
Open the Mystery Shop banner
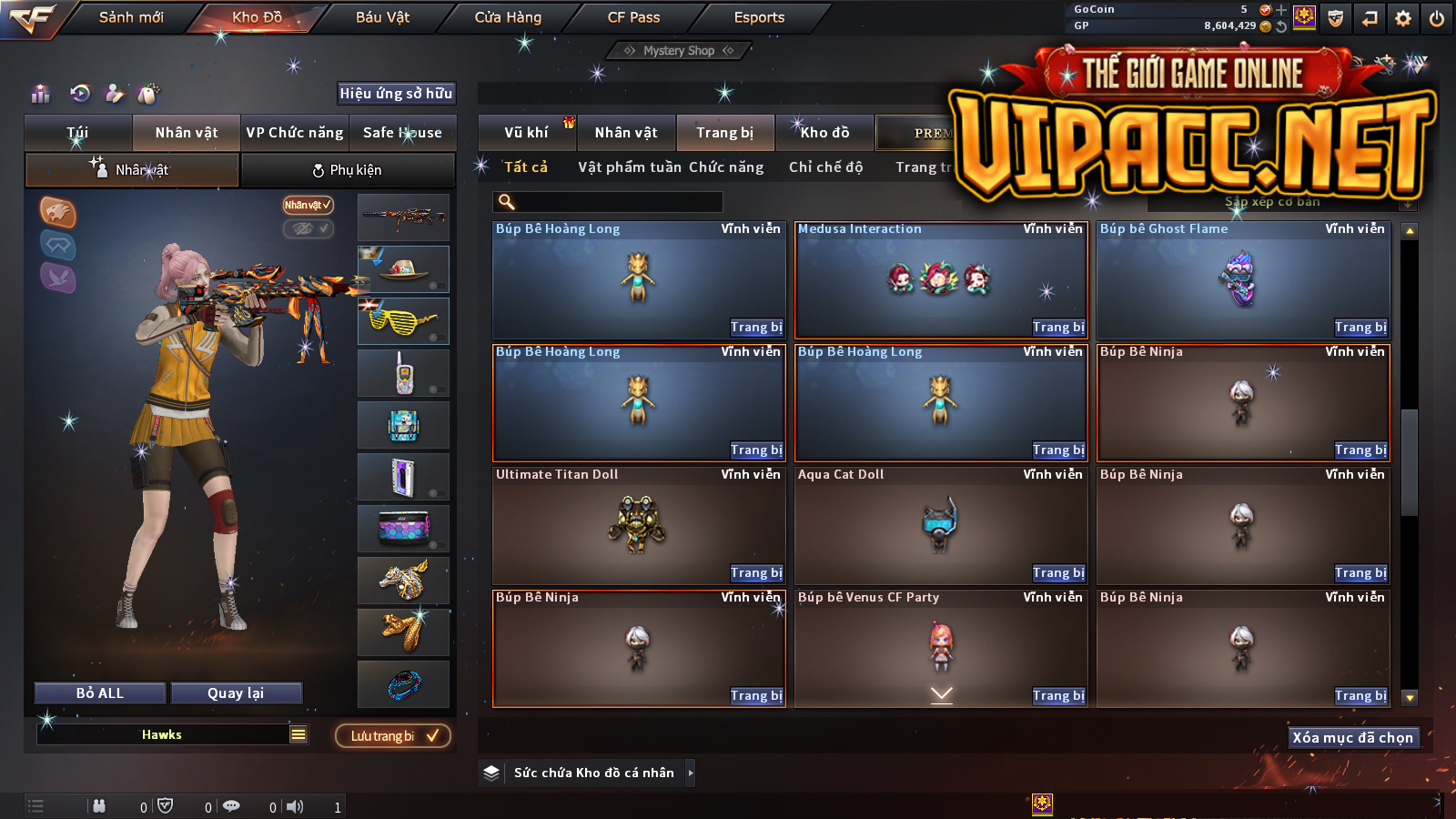[679, 51]
